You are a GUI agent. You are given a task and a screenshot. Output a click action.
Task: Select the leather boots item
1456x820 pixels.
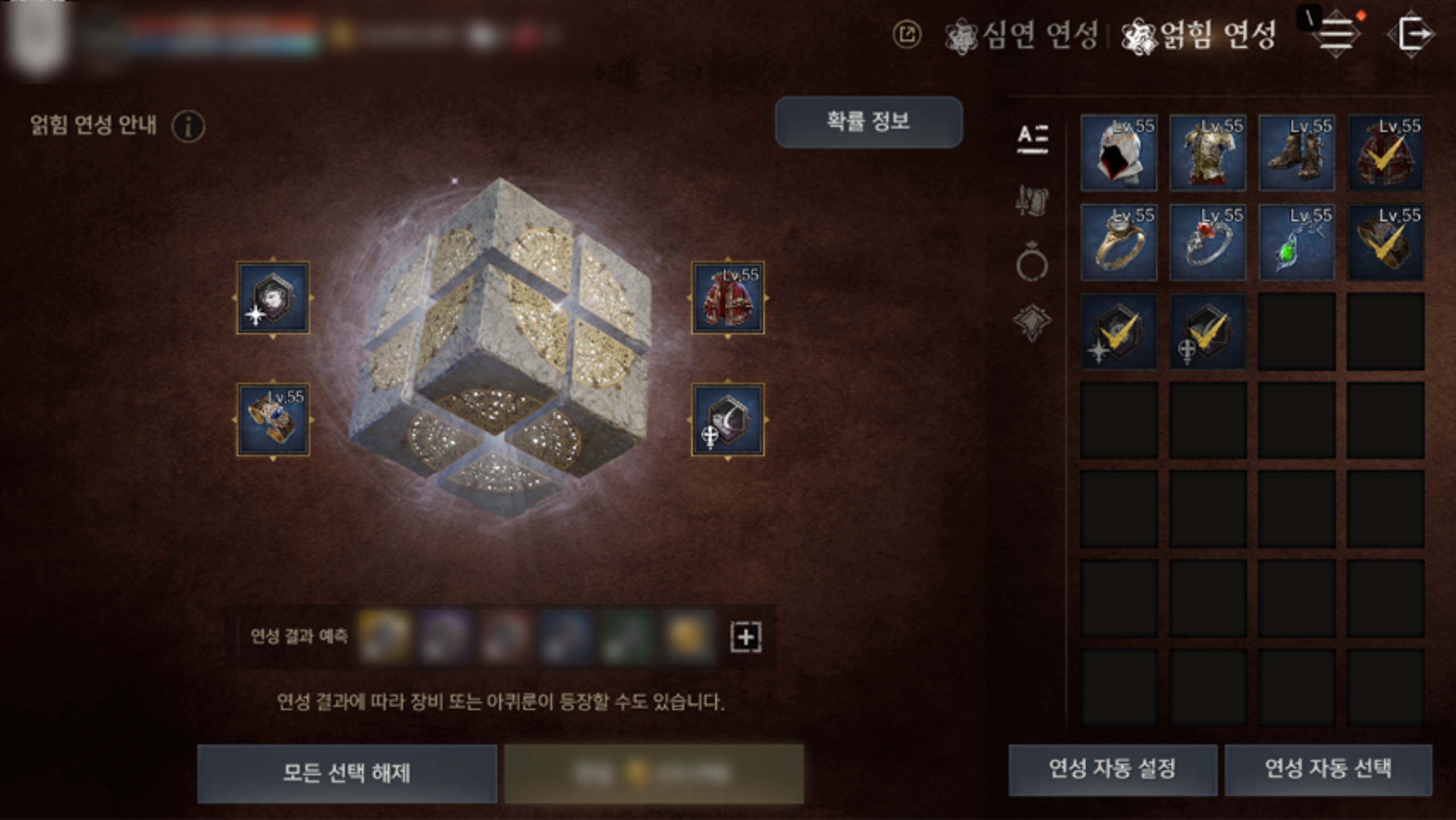click(x=1297, y=152)
